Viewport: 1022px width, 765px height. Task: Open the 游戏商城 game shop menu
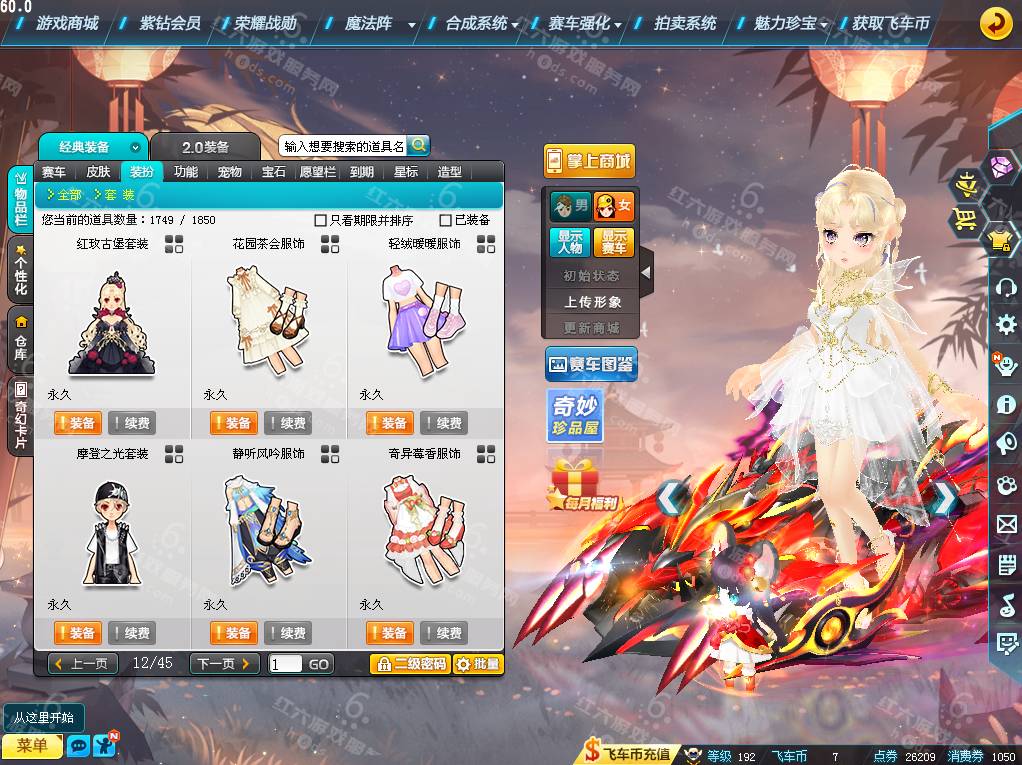(67, 23)
